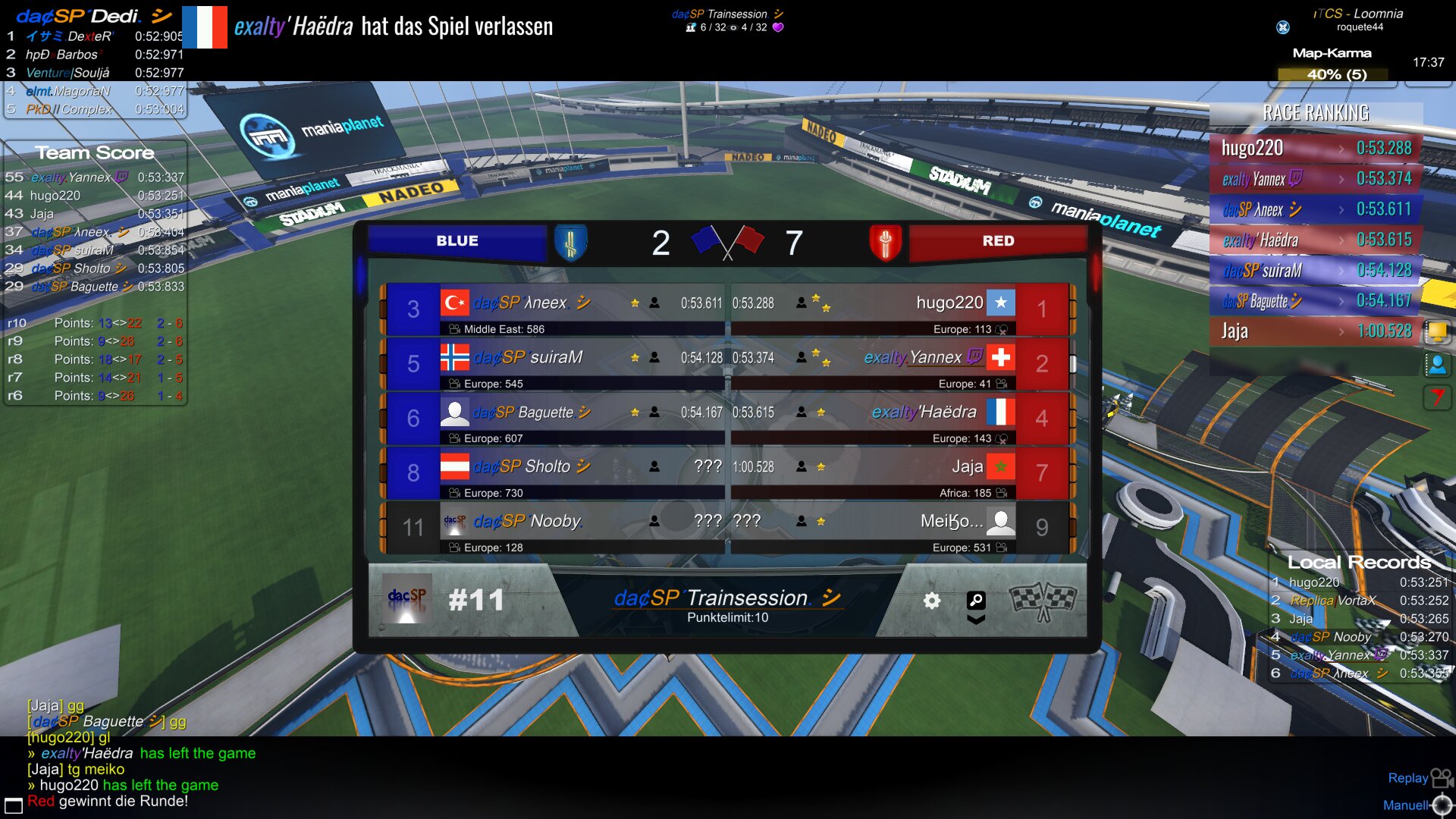Open the Map-Karma voting bar
This screenshot has width=1456, height=819.
pyautogui.click(x=1332, y=74)
